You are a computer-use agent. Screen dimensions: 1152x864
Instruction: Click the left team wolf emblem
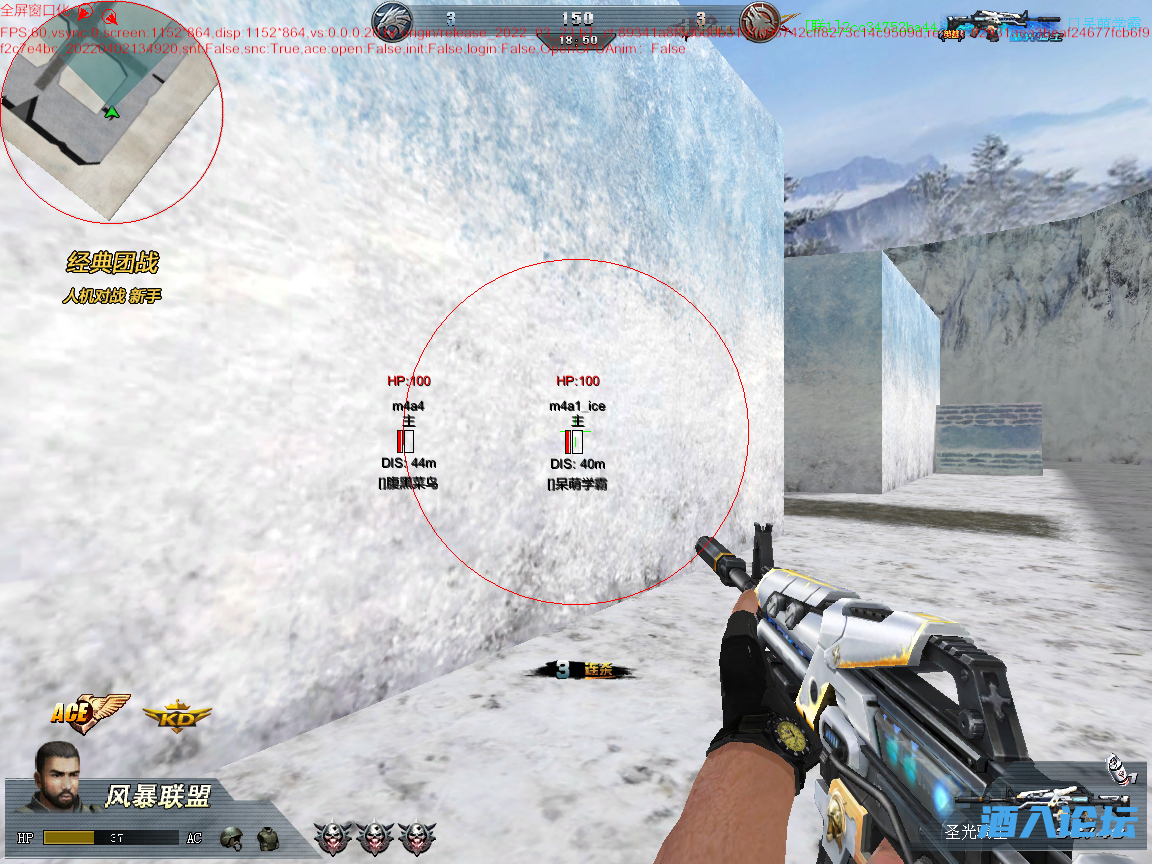(x=392, y=20)
